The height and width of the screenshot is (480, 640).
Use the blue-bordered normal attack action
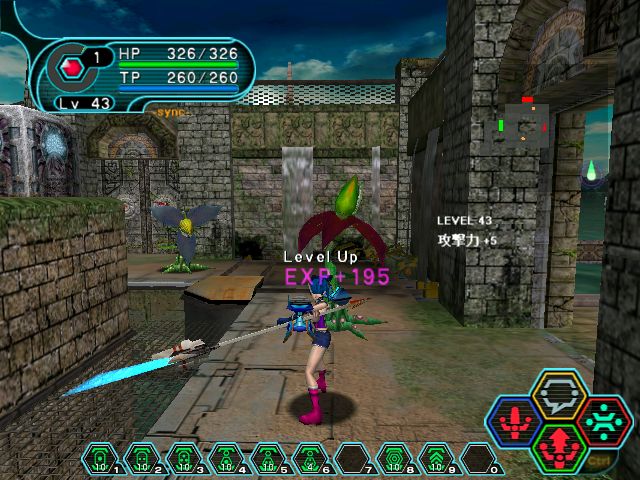[x=516, y=422]
